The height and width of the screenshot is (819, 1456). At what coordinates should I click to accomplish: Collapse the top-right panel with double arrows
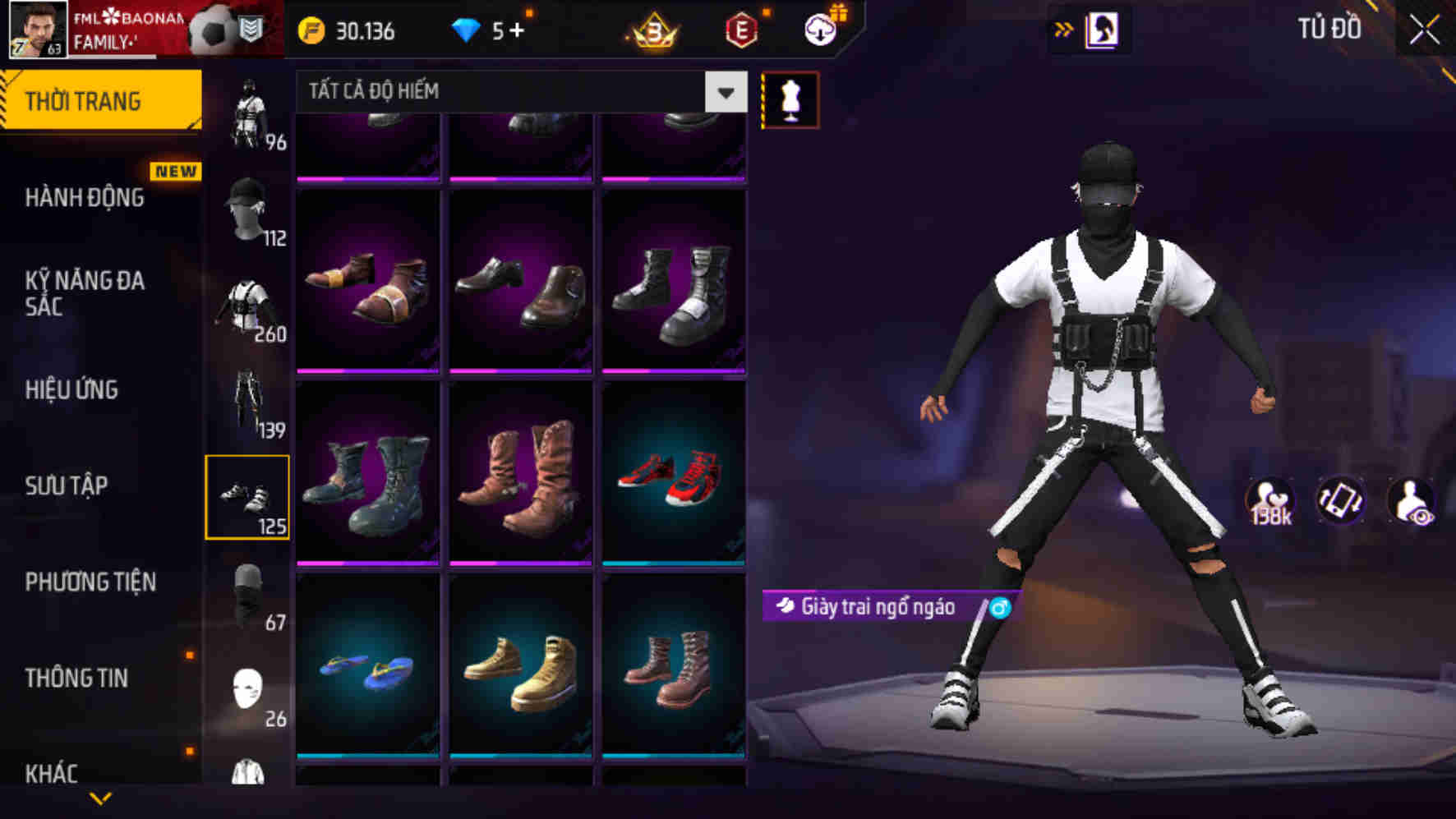[x=1063, y=27]
